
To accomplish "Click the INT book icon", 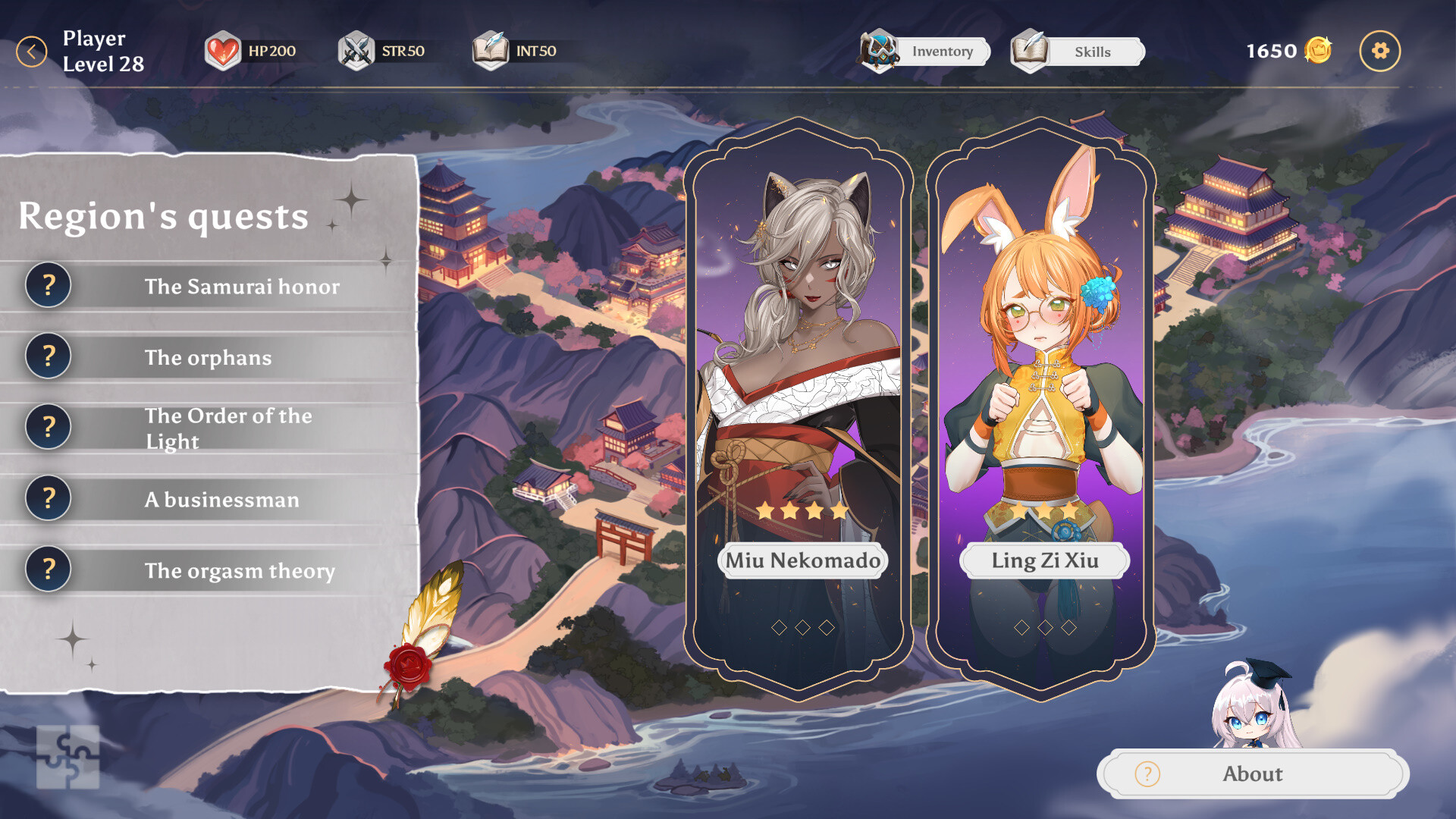I will click(490, 50).
